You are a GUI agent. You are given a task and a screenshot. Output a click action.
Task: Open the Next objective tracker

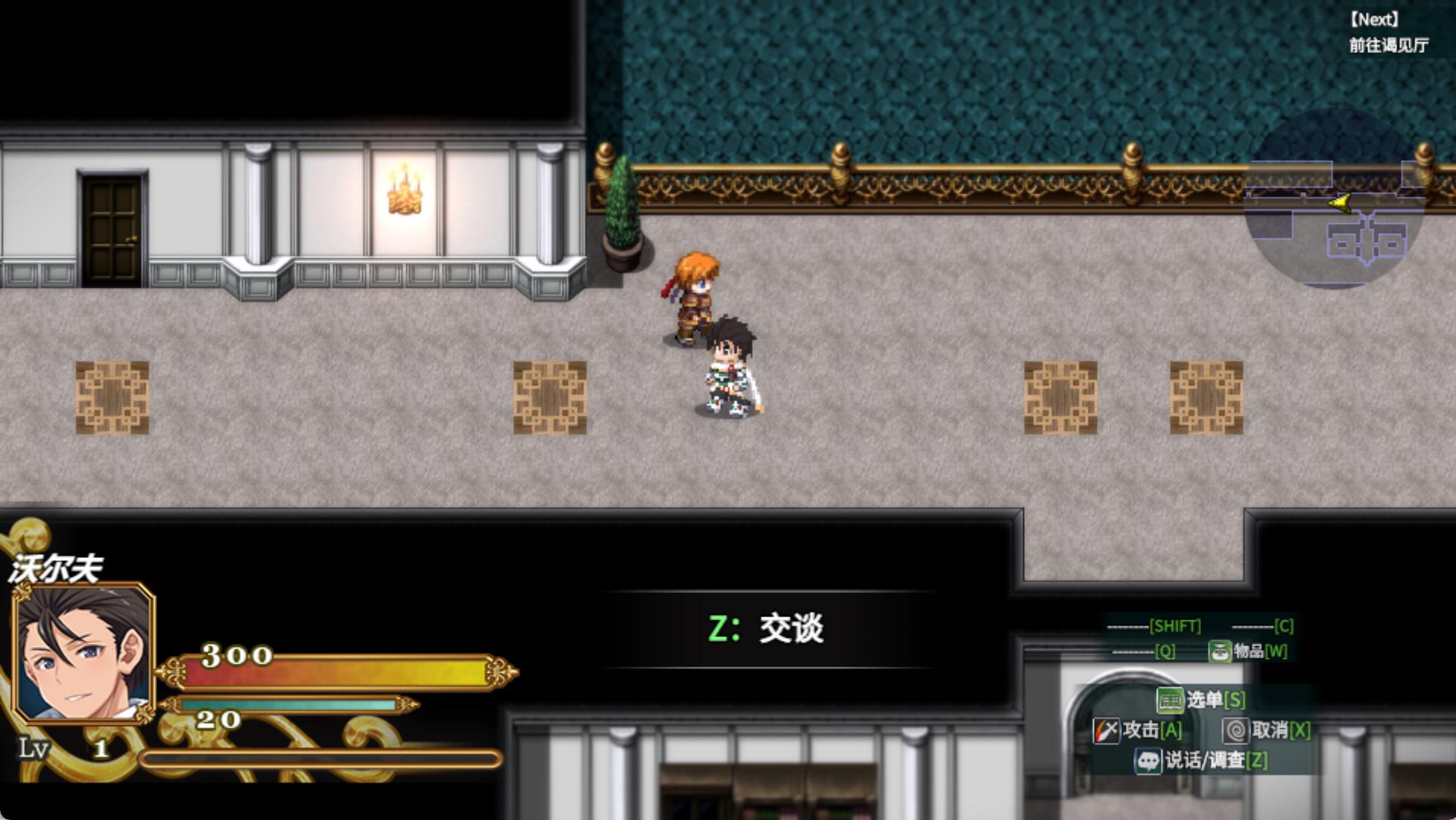pyautogui.click(x=1388, y=33)
